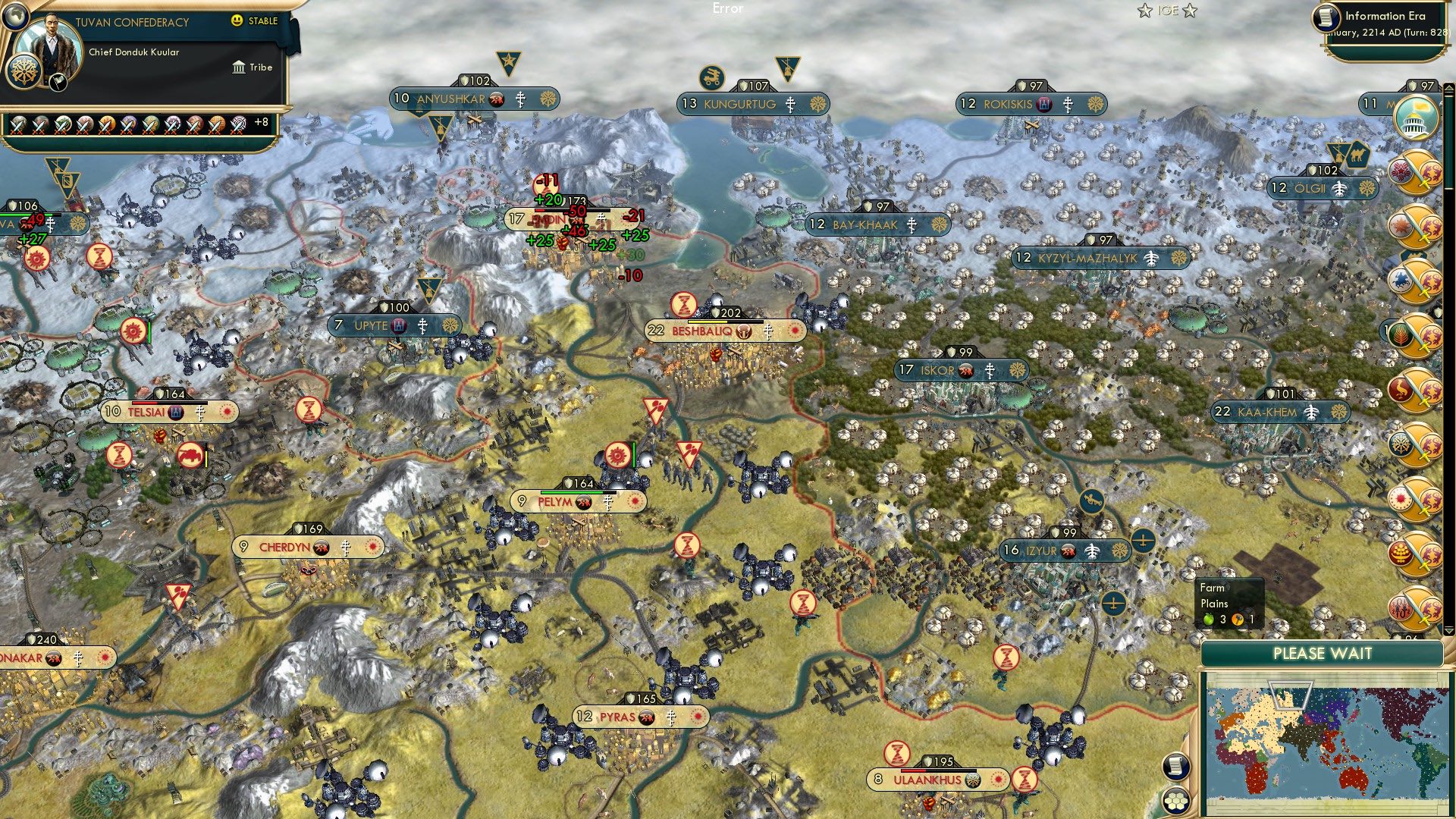
Task: Select the globe icon above the leader panel
Action: (15, 16)
